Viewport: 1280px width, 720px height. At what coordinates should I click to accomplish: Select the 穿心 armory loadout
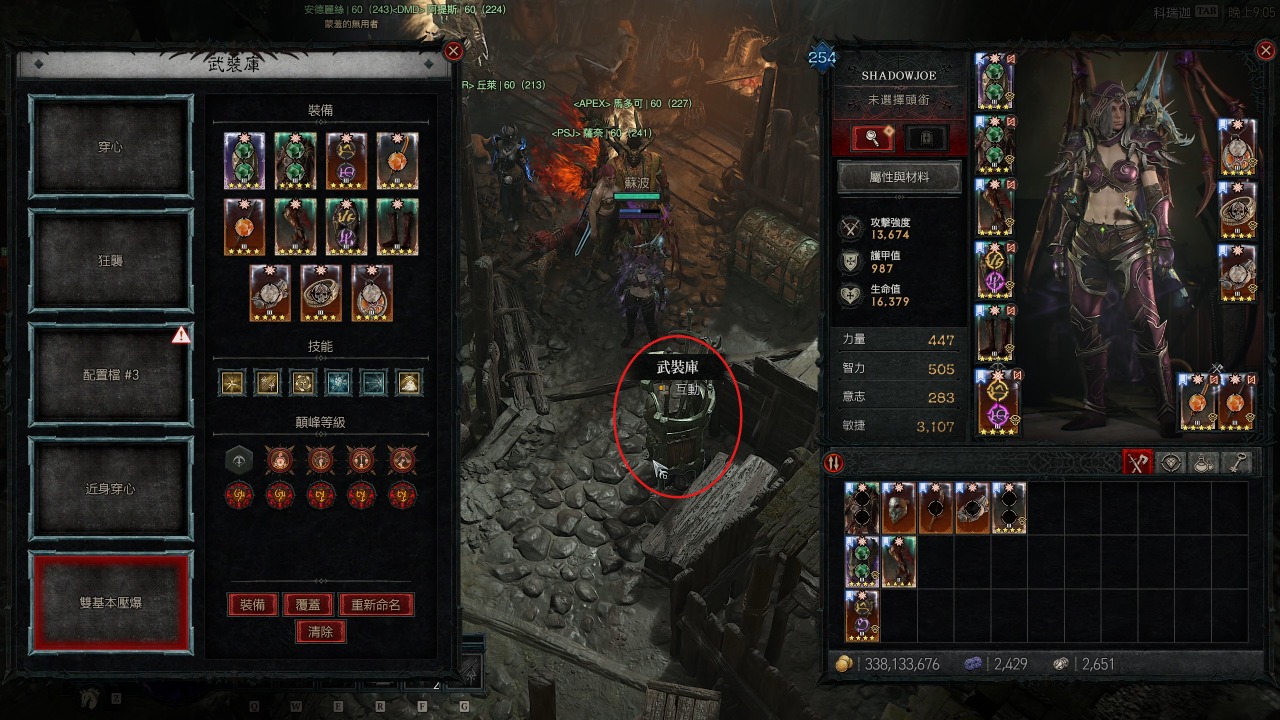(110, 147)
